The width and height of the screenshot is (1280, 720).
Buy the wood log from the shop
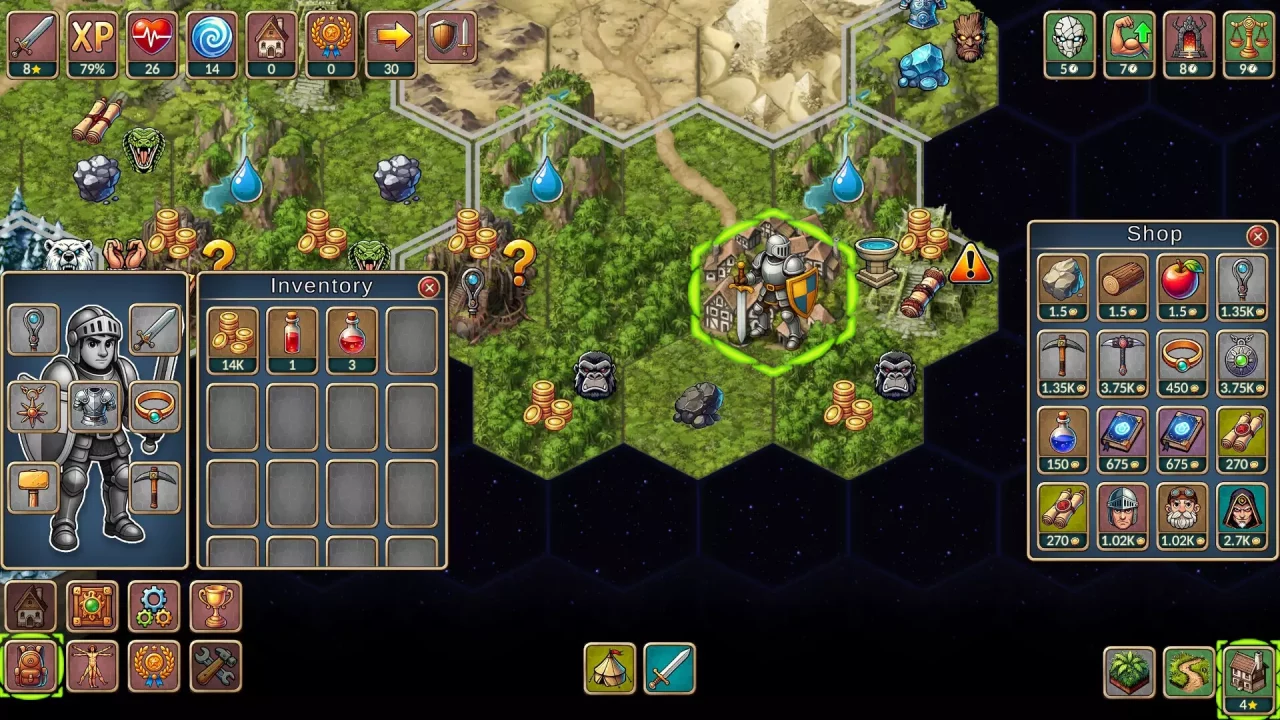[x=1122, y=285]
